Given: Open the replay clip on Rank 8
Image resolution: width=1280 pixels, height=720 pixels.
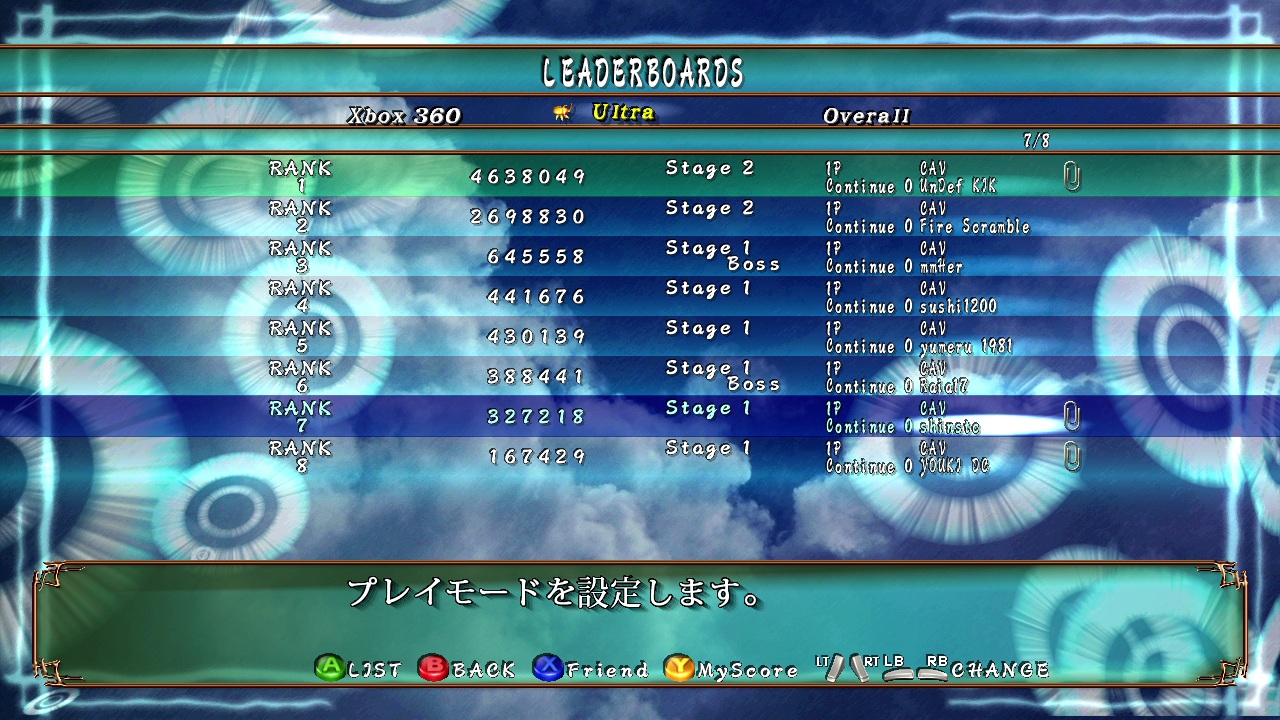Looking at the screenshot, I should point(1071,457).
